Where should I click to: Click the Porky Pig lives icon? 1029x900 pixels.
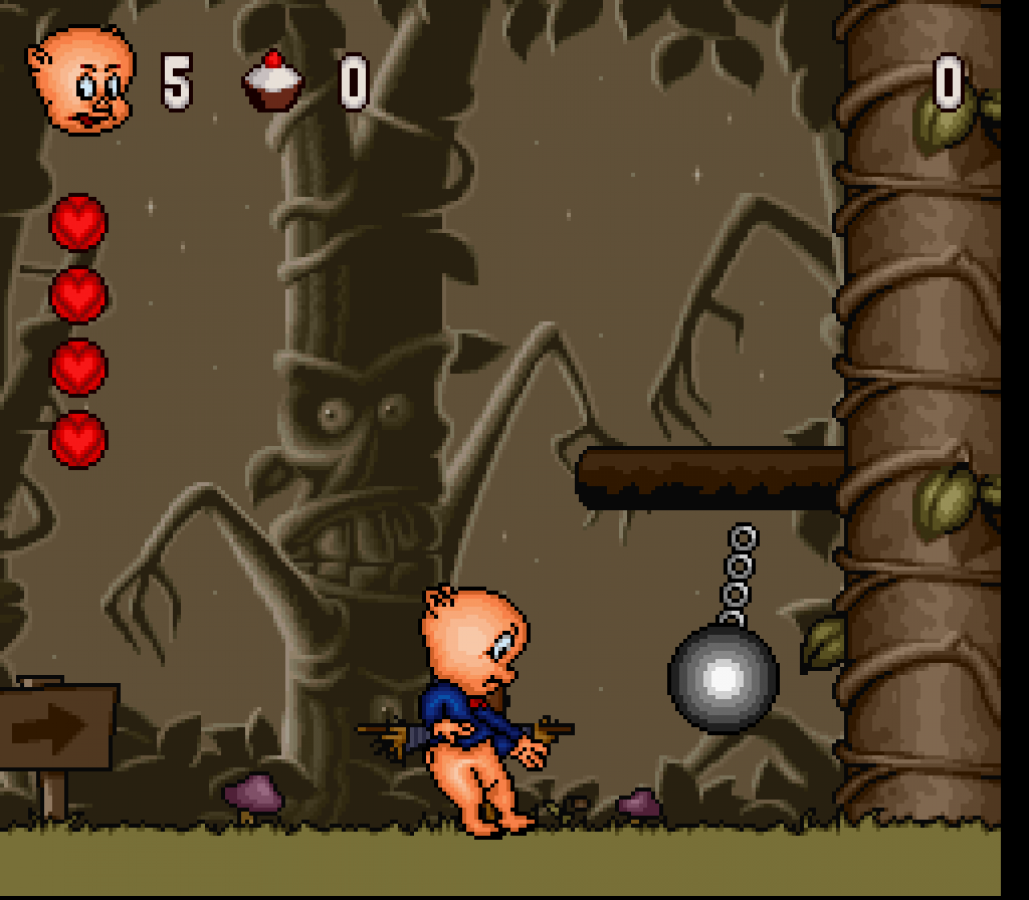click(x=82, y=81)
